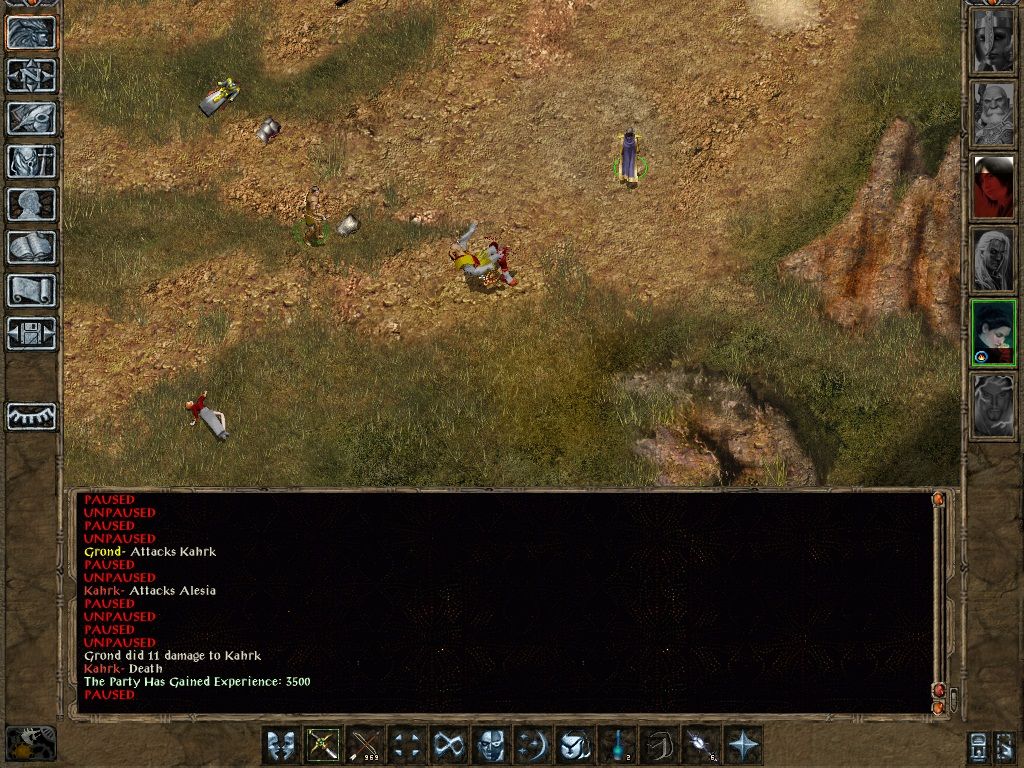Click the dragon clock pause button
The image size is (1024, 768).
(31, 743)
